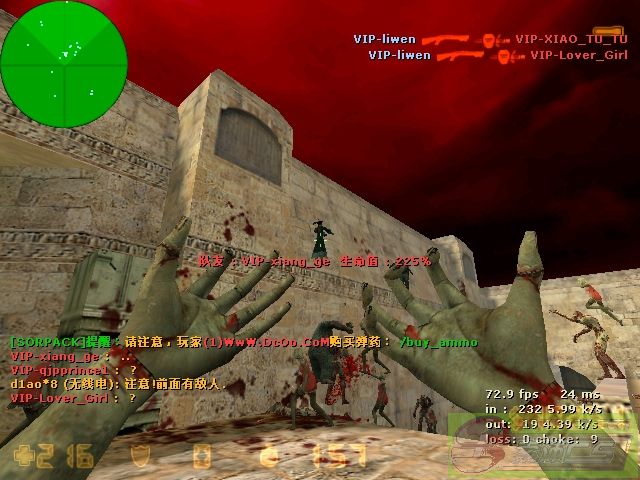Select the armor shield icon

(139, 456)
